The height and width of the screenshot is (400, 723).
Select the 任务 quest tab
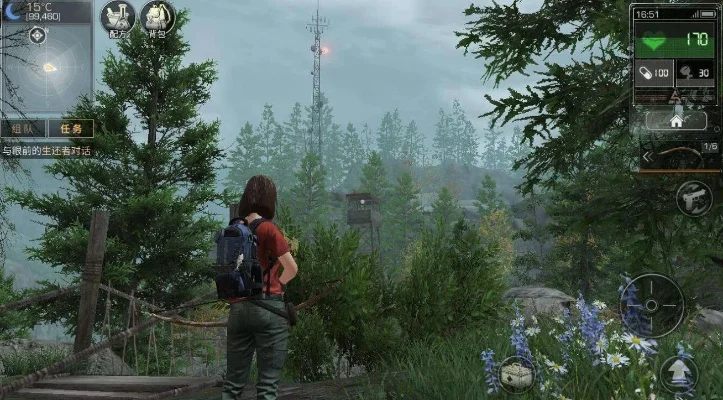pos(70,128)
